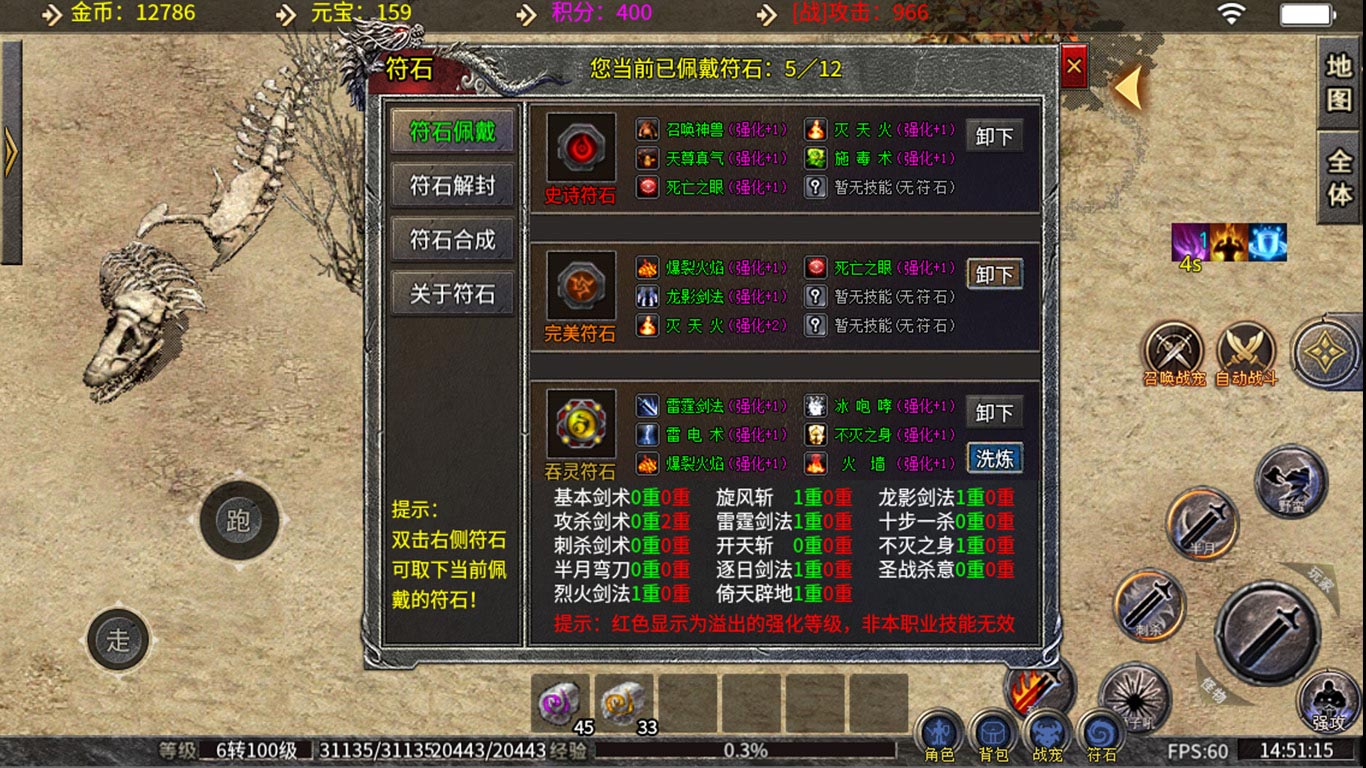The height and width of the screenshot is (768, 1366).
Task: Click the yellow arrow beside the minimap
Action: (1126, 88)
